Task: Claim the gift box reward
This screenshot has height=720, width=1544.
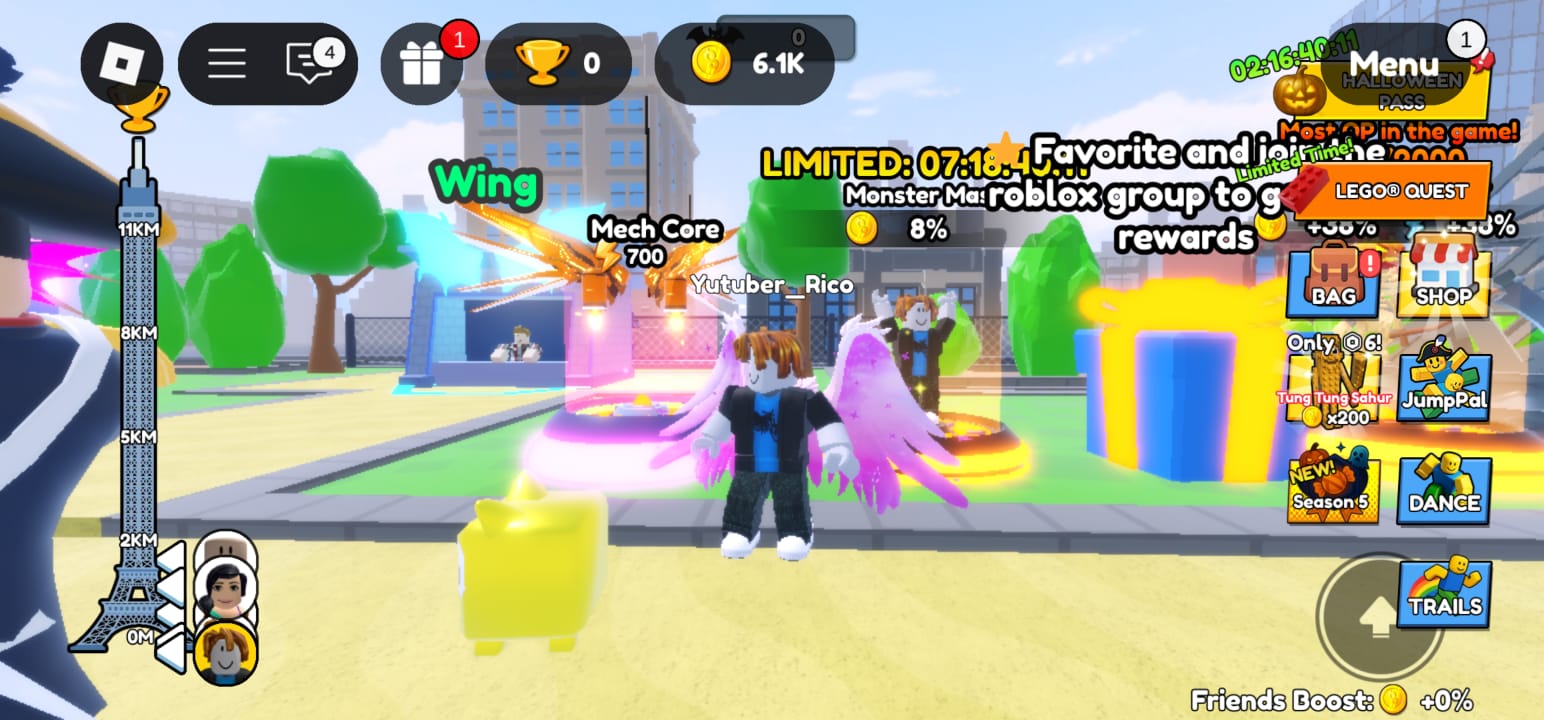Action: click(422, 64)
